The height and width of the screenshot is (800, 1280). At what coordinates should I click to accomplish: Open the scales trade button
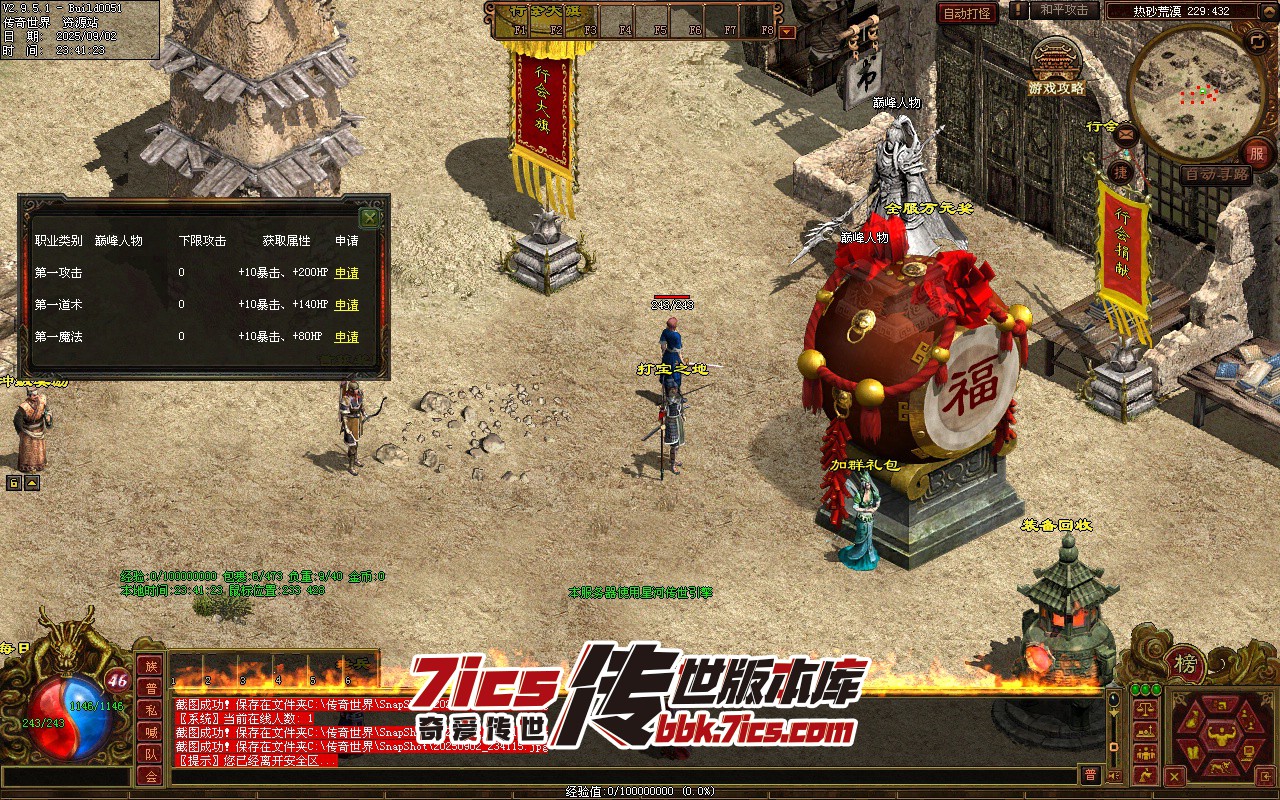(1145, 708)
